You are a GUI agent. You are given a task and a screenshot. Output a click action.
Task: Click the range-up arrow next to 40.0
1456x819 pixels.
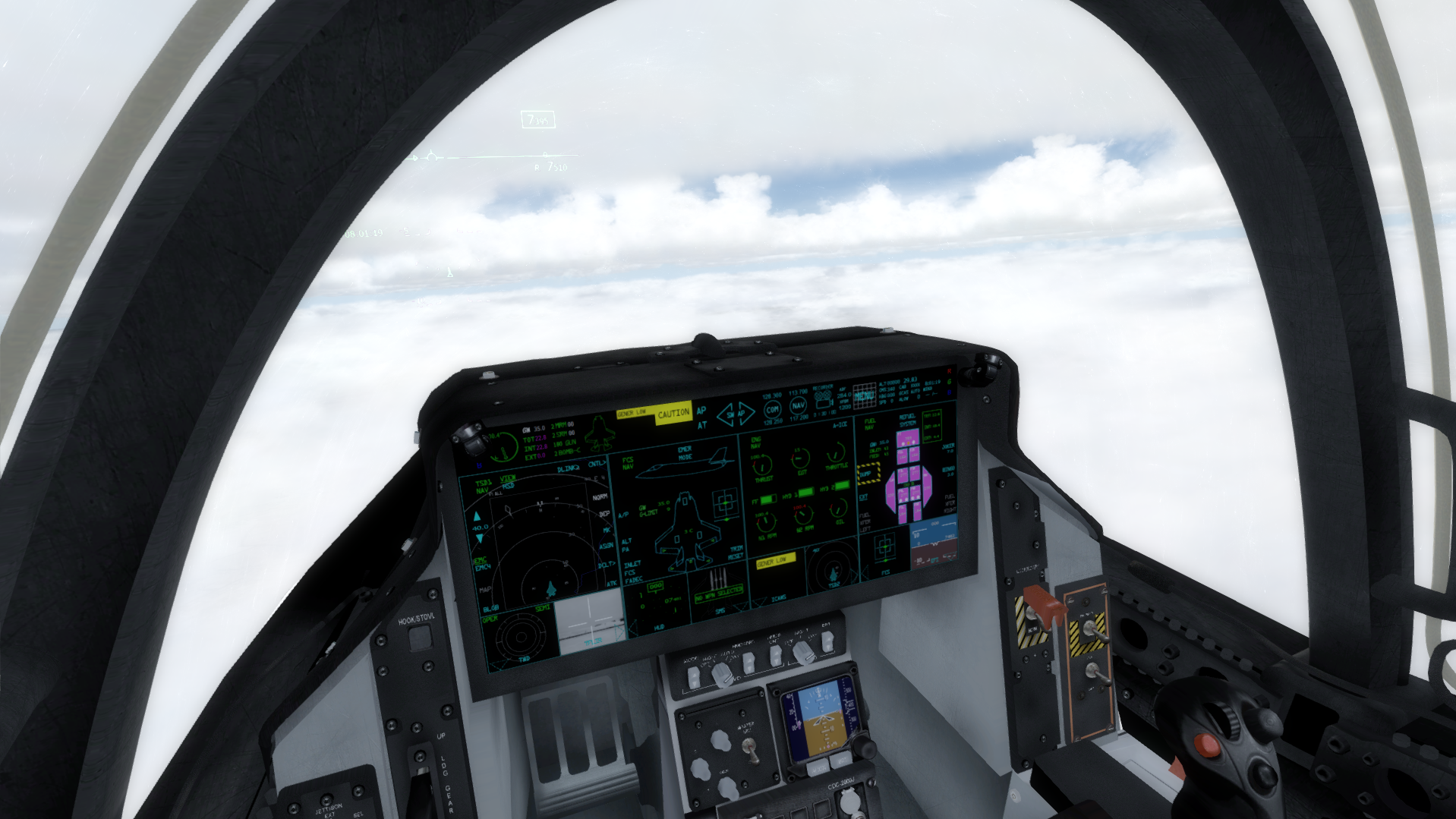(477, 515)
